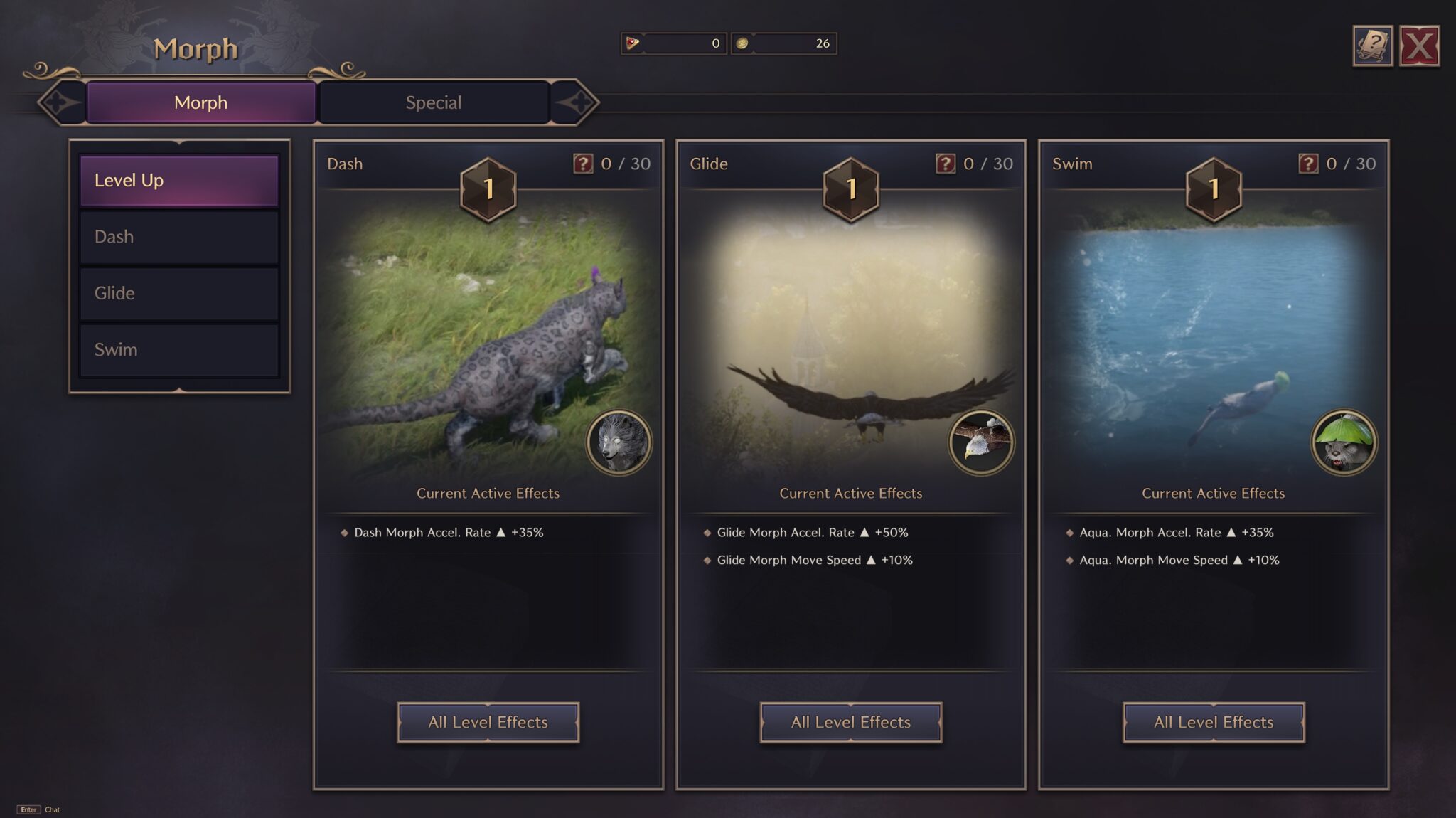
Task: Click the level 1 hexagon badge on Dash card
Action: (488, 188)
